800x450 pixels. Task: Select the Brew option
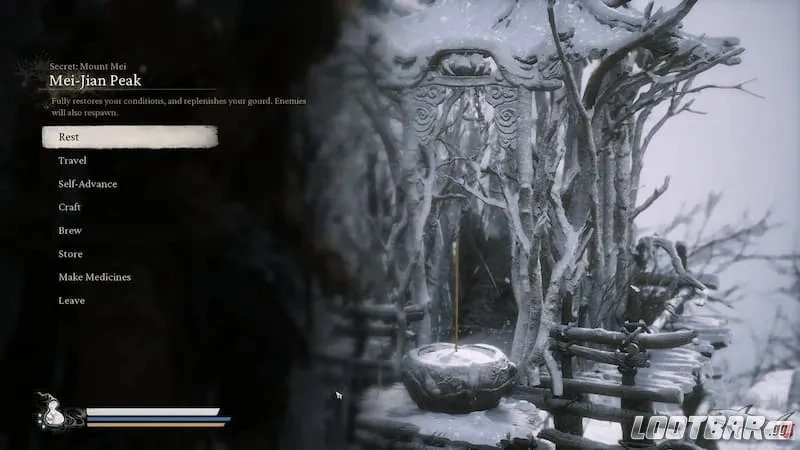pos(69,230)
